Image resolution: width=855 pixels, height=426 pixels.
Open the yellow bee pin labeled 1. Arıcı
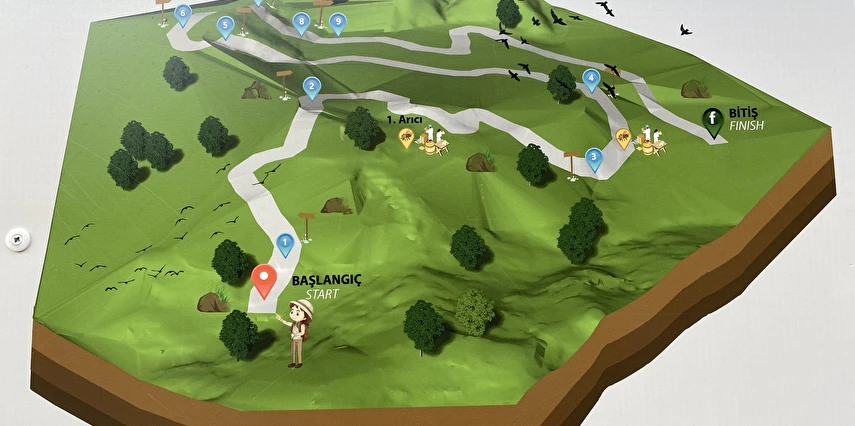(x=407, y=137)
